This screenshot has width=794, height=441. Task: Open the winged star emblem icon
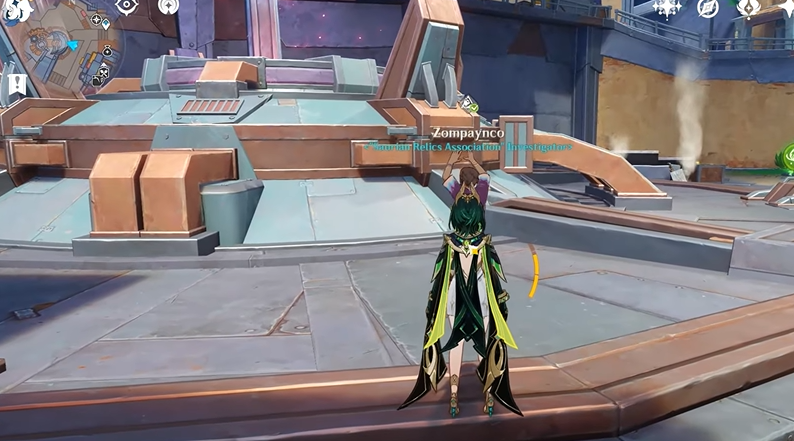pos(748,8)
